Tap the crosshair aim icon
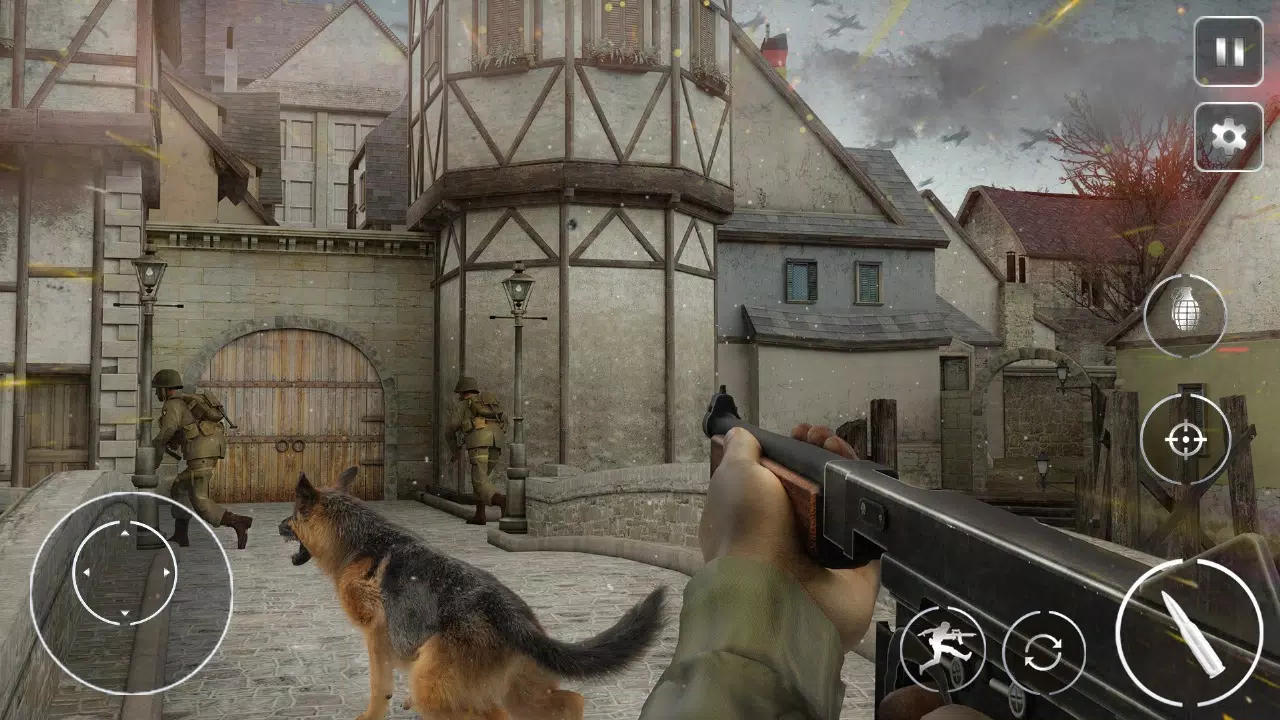Image resolution: width=1280 pixels, height=720 pixels. tap(1184, 438)
